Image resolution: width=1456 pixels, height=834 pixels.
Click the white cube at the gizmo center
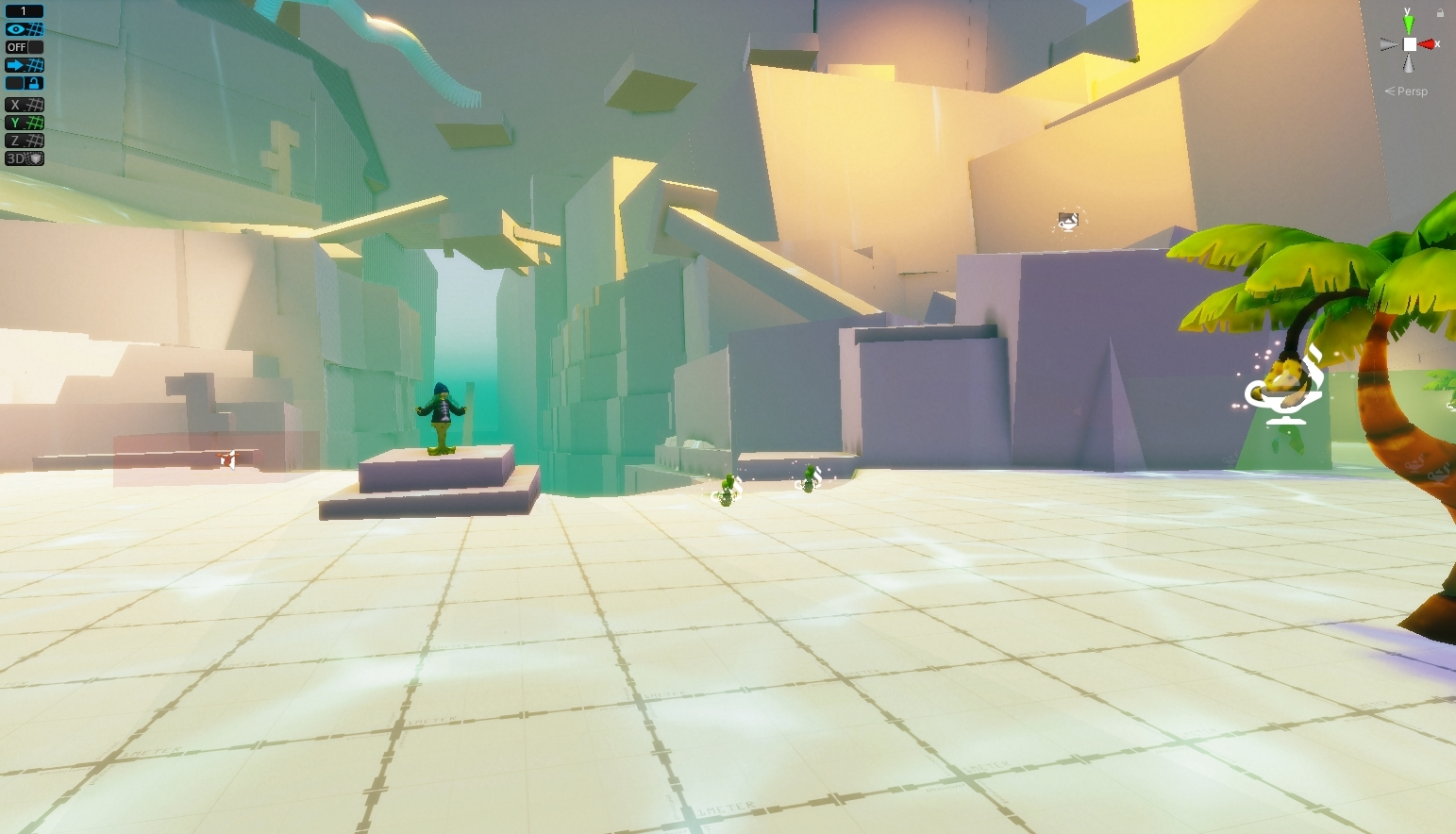[x=1408, y=42]
